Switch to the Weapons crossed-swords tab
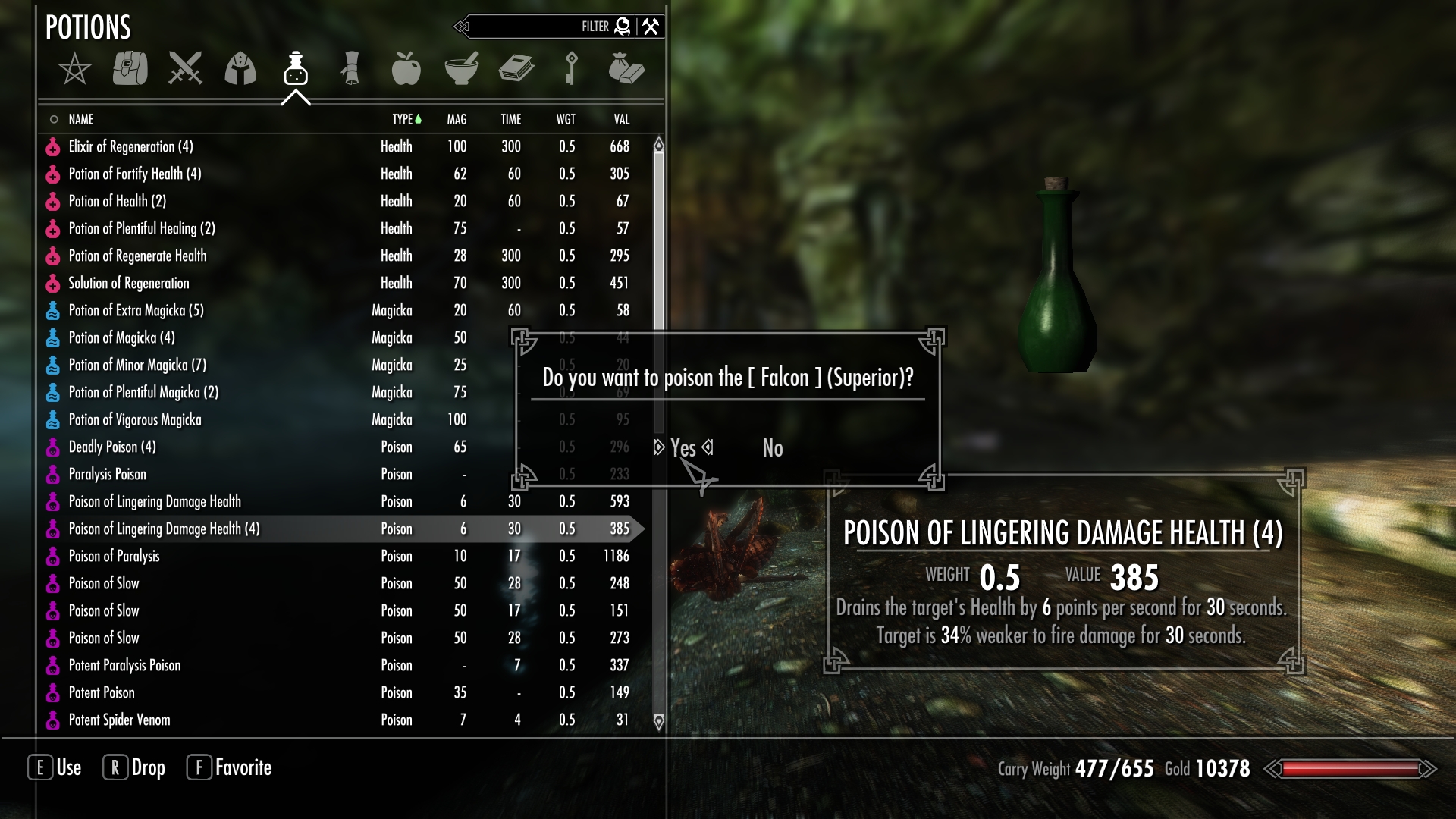The image size is (1456, 819). [185, 69]
